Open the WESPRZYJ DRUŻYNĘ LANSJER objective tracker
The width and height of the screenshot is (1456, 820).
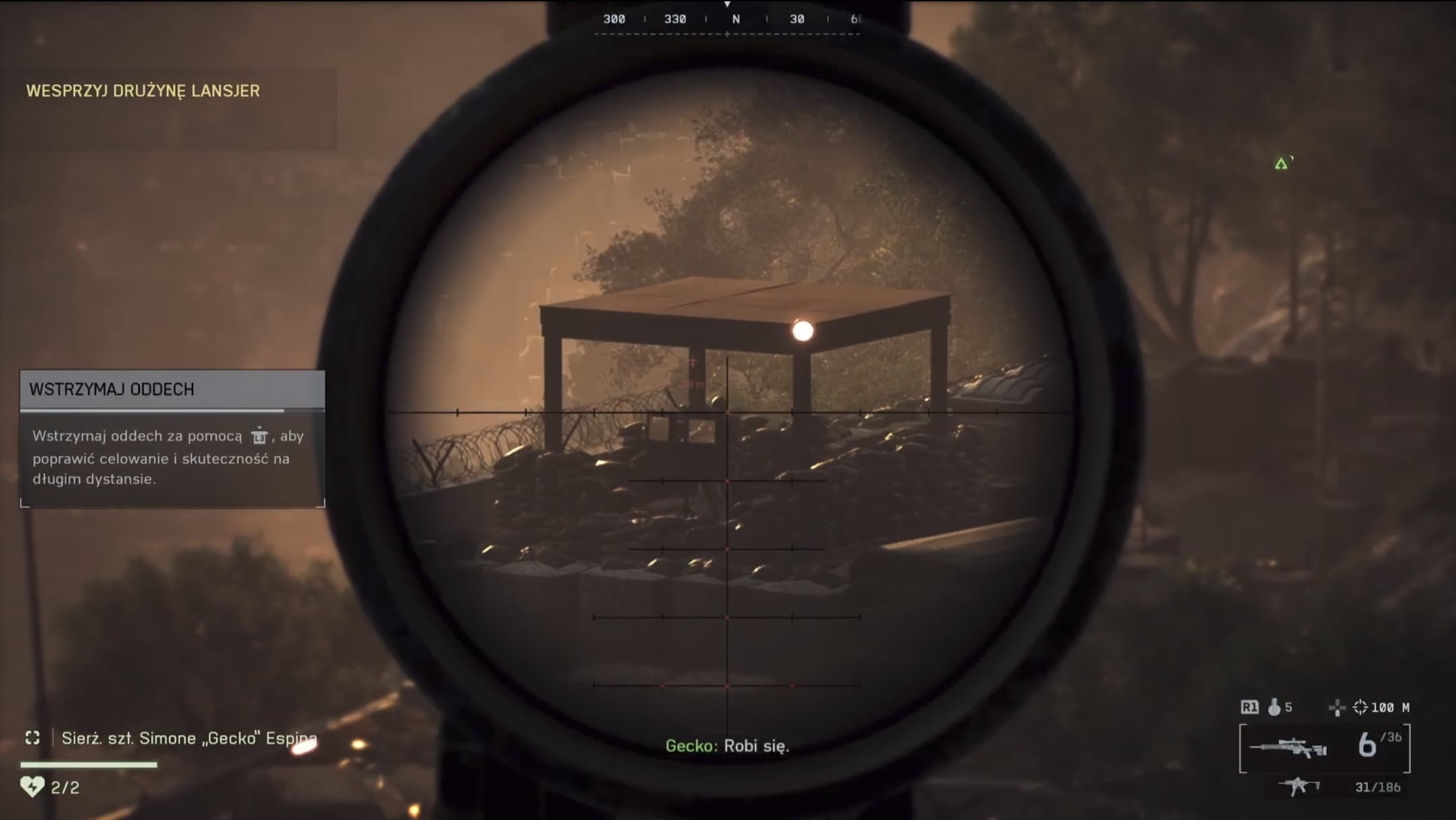pos(143,91)
